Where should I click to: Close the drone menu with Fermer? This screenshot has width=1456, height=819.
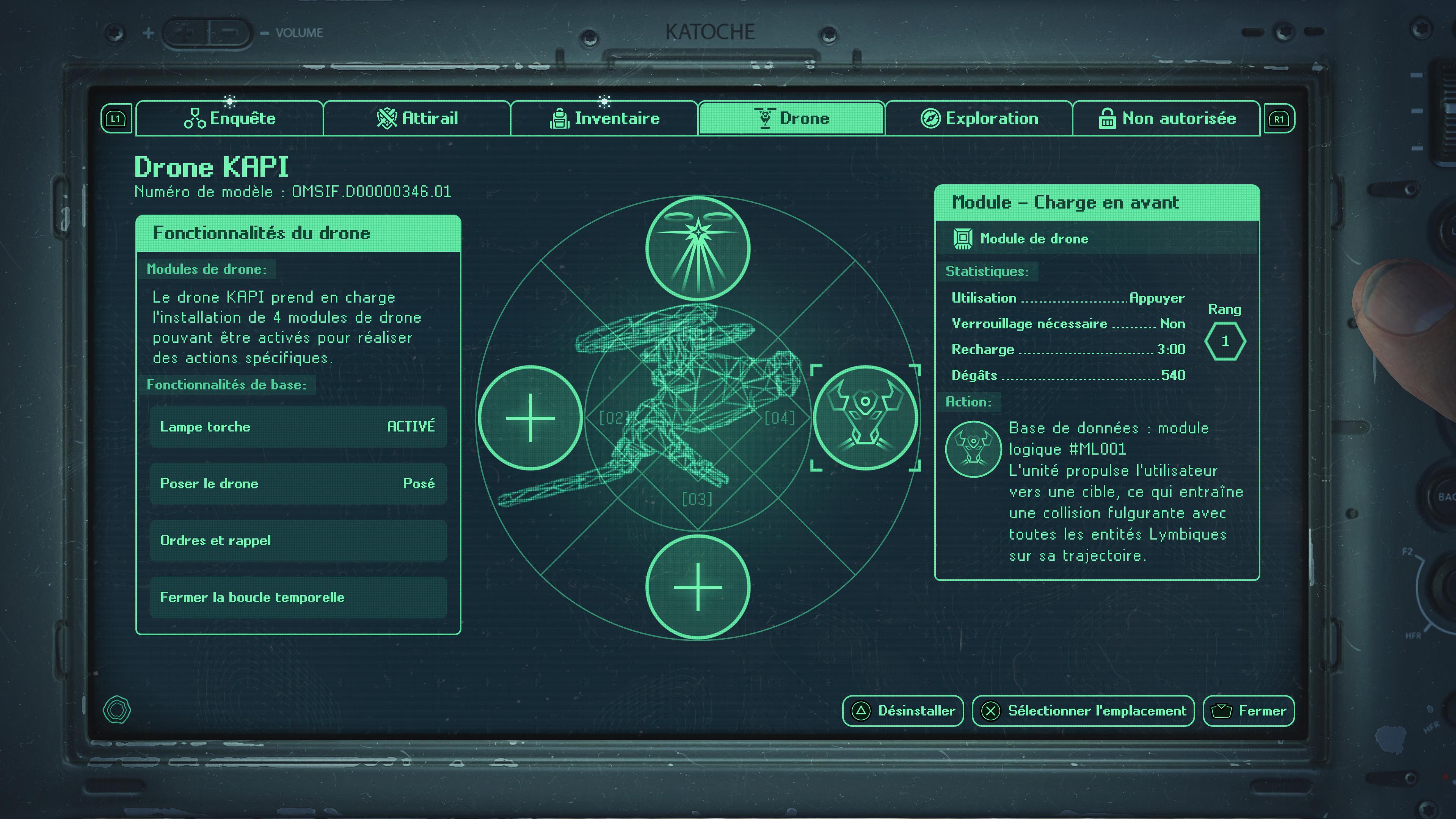pos(1249,711)
